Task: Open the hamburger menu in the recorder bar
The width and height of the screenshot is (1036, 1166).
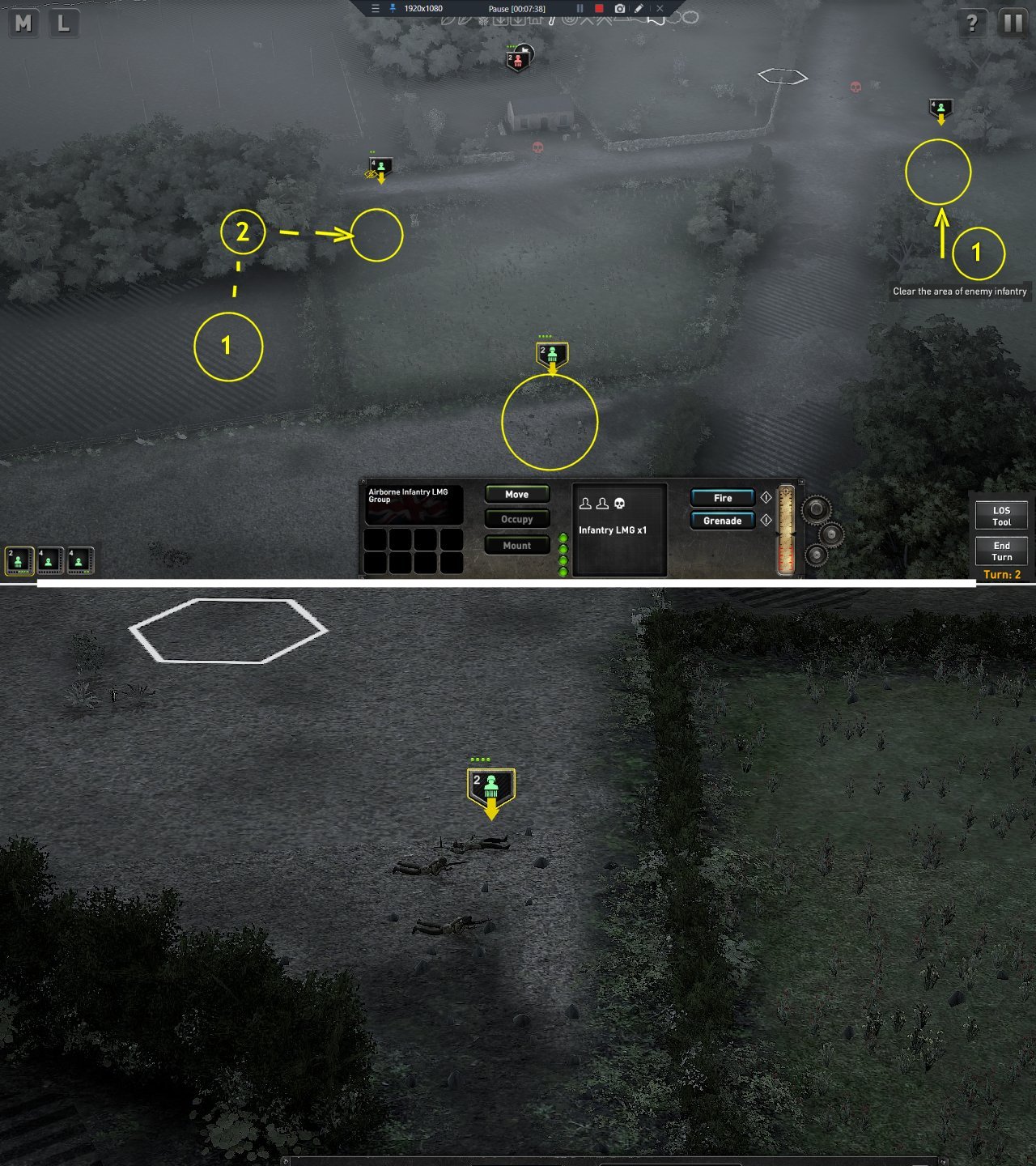Action: pyautogui.click(x=374, y=8)
